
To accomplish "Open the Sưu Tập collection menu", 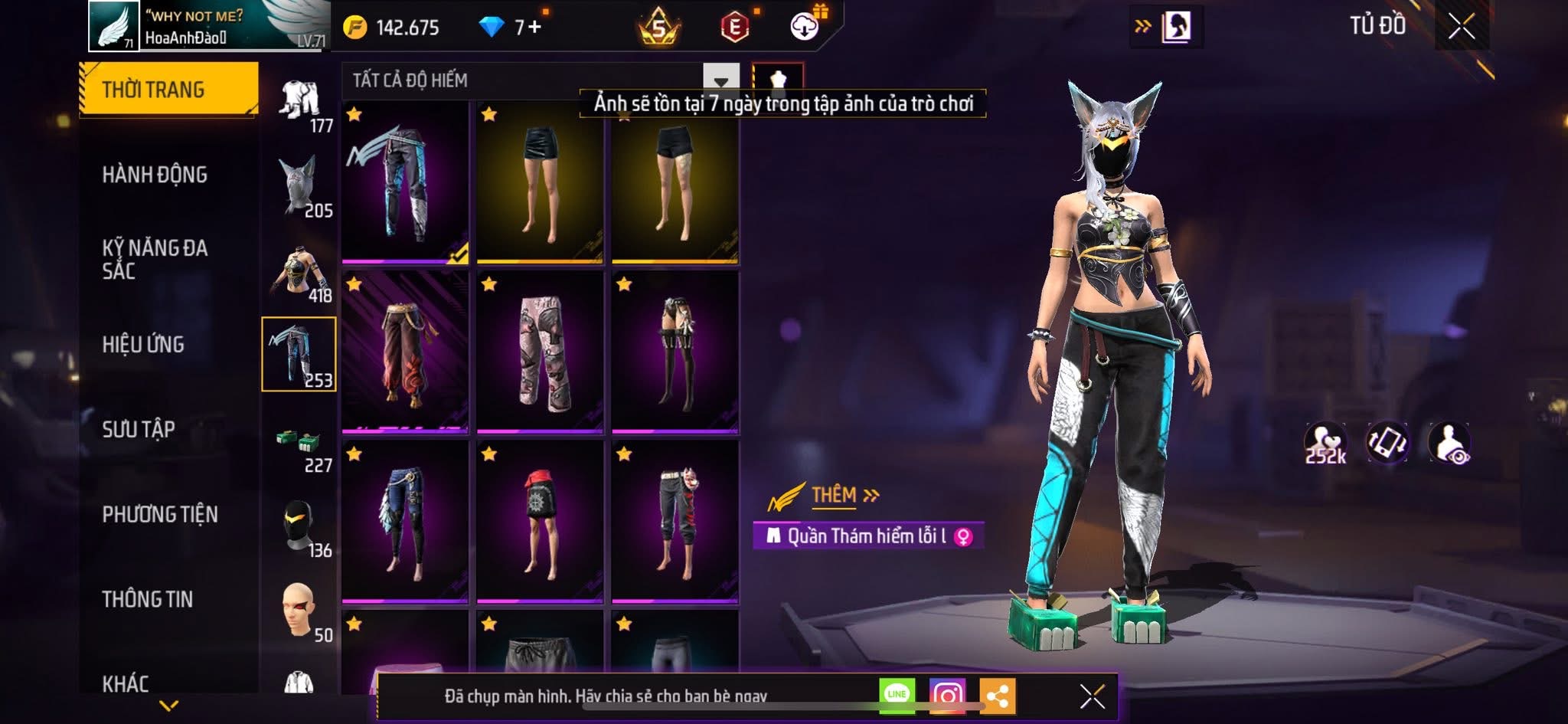I will point(139,429).
